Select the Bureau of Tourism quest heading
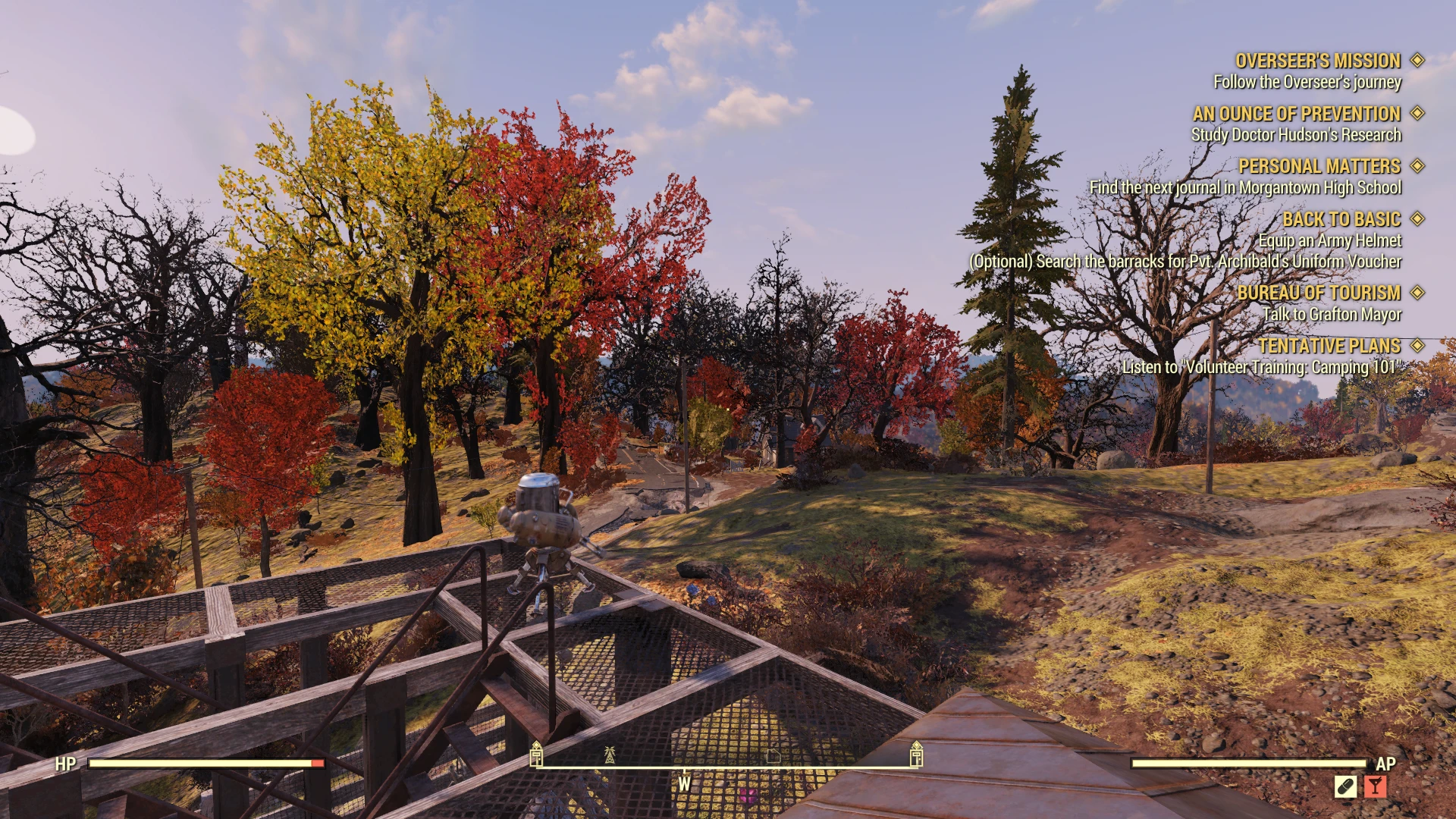This screenshot has width=1456, height=819. (x=1319, y=293)
